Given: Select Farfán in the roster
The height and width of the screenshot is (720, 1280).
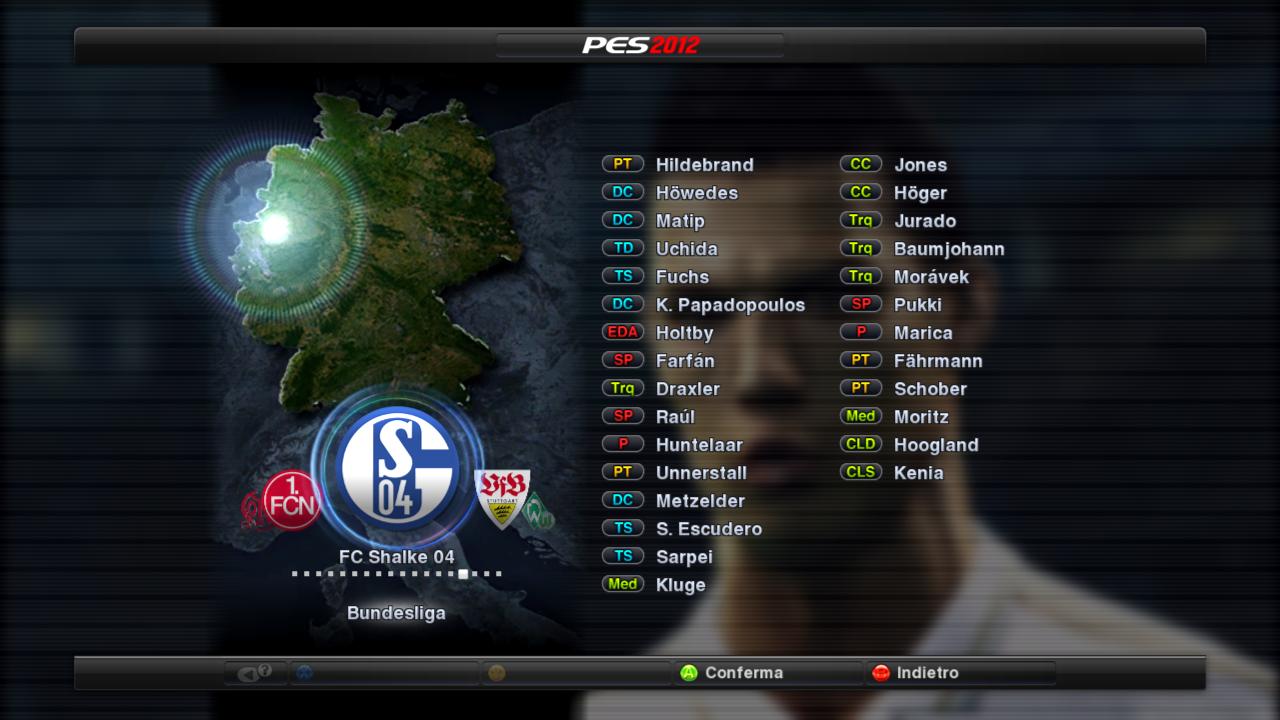Looking at the screenshot, I should [685, 361].
